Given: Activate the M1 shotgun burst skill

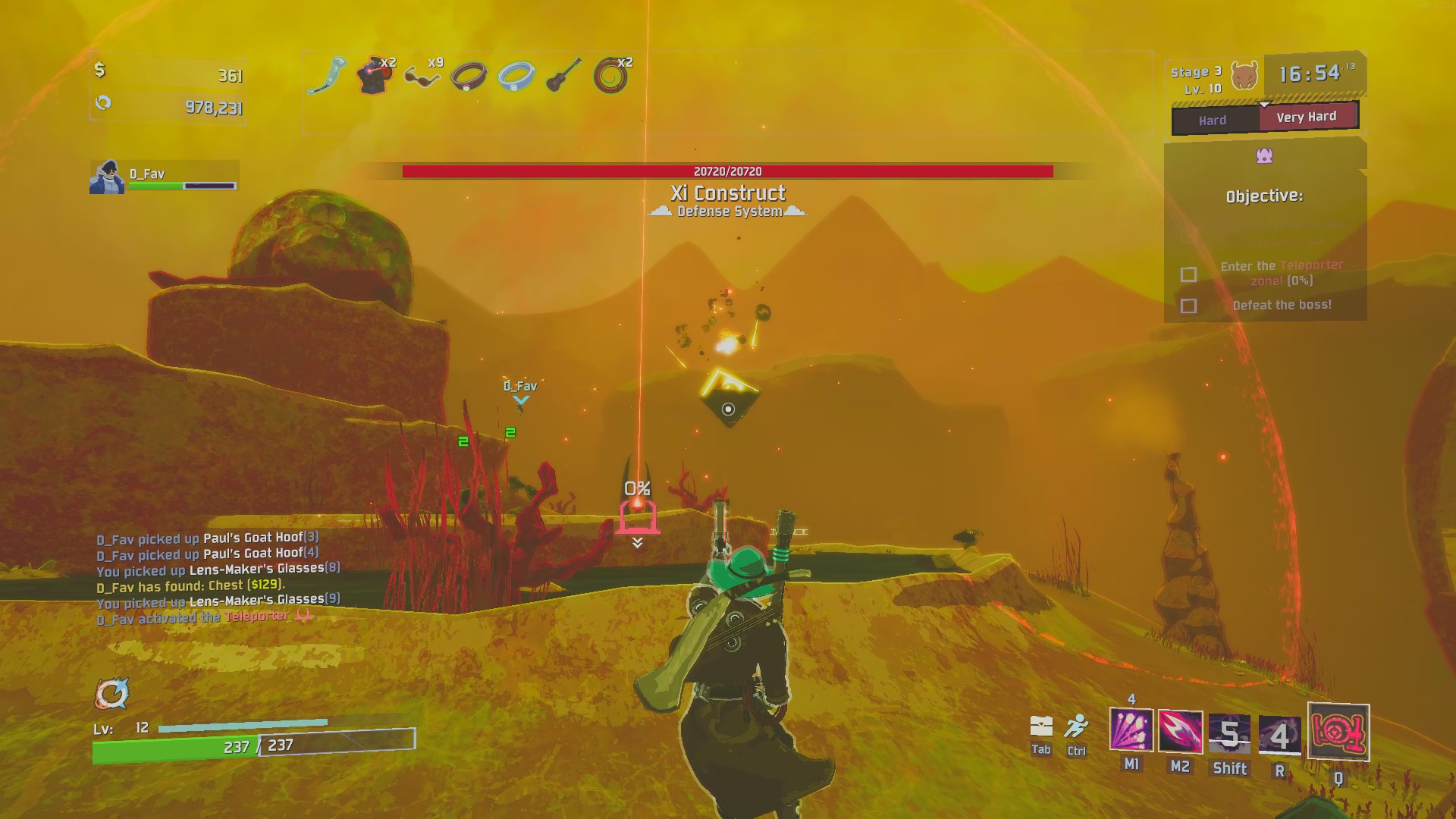Looking at the screenshot, I should point(1131,731).
